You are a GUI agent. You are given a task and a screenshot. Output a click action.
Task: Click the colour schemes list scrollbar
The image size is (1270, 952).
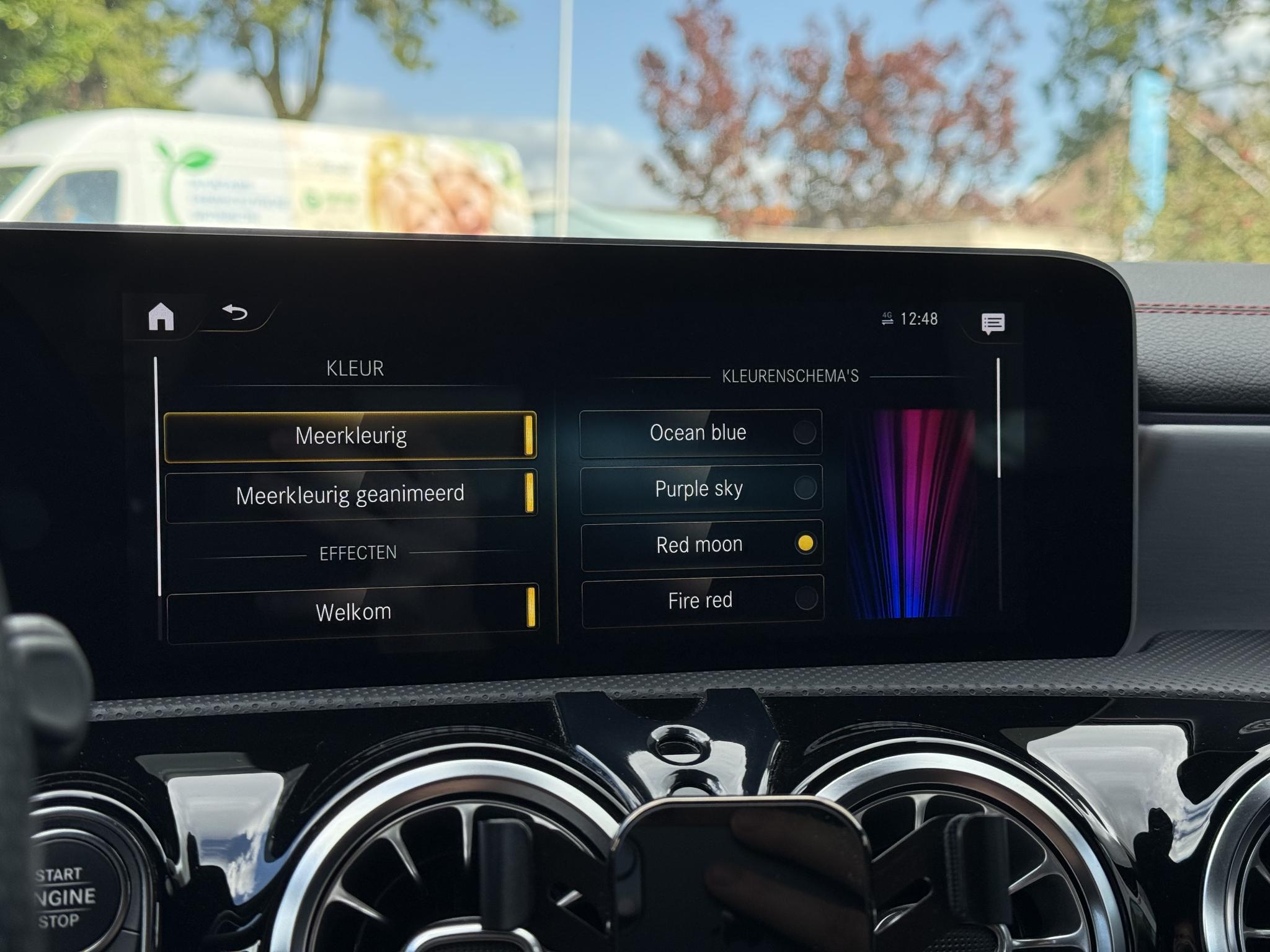click(998, 418)
